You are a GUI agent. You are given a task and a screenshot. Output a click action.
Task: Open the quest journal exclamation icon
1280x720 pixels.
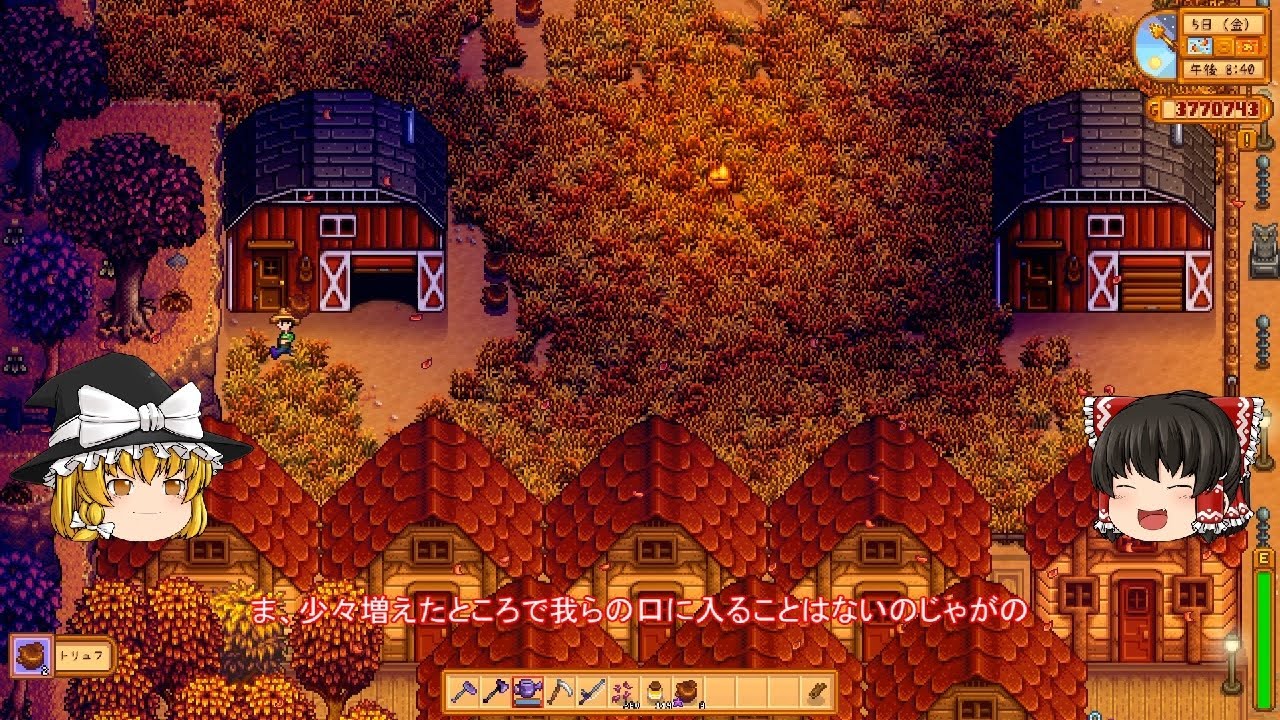1246,140
